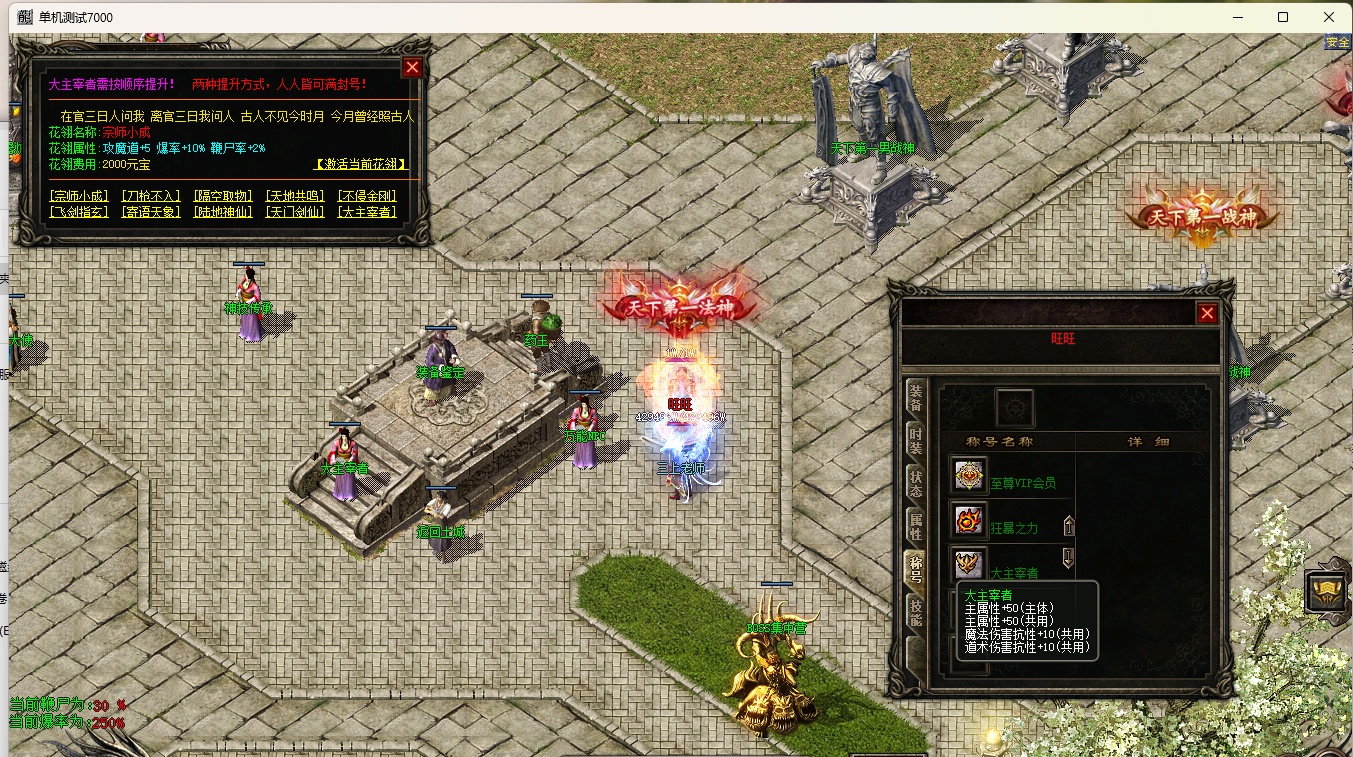Open the 陆地神仙 title option
The image size is (1353, 757).
coord(223,212)
